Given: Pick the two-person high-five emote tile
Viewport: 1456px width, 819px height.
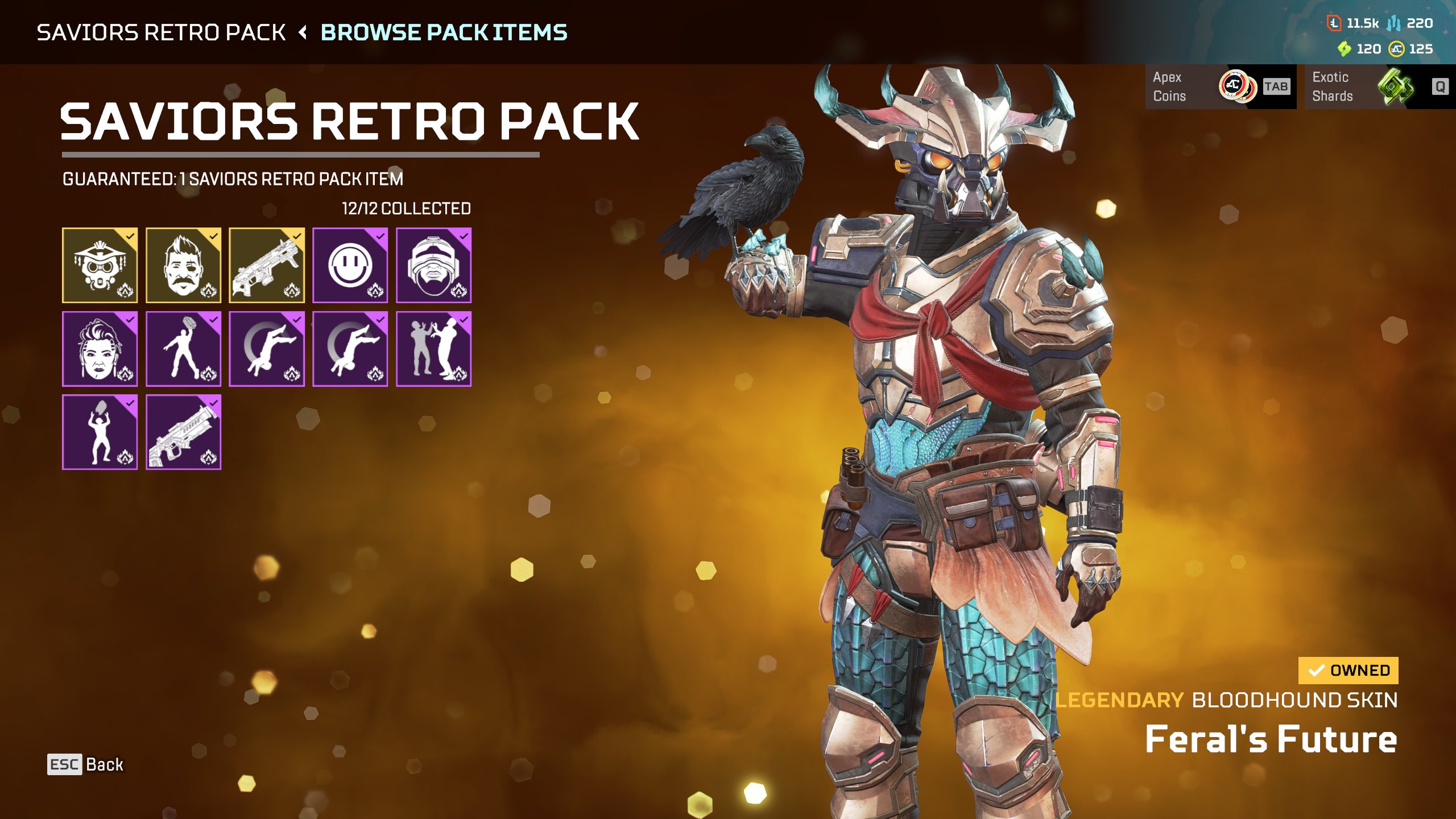Looking at the screenshot, I should pos(433,349).
